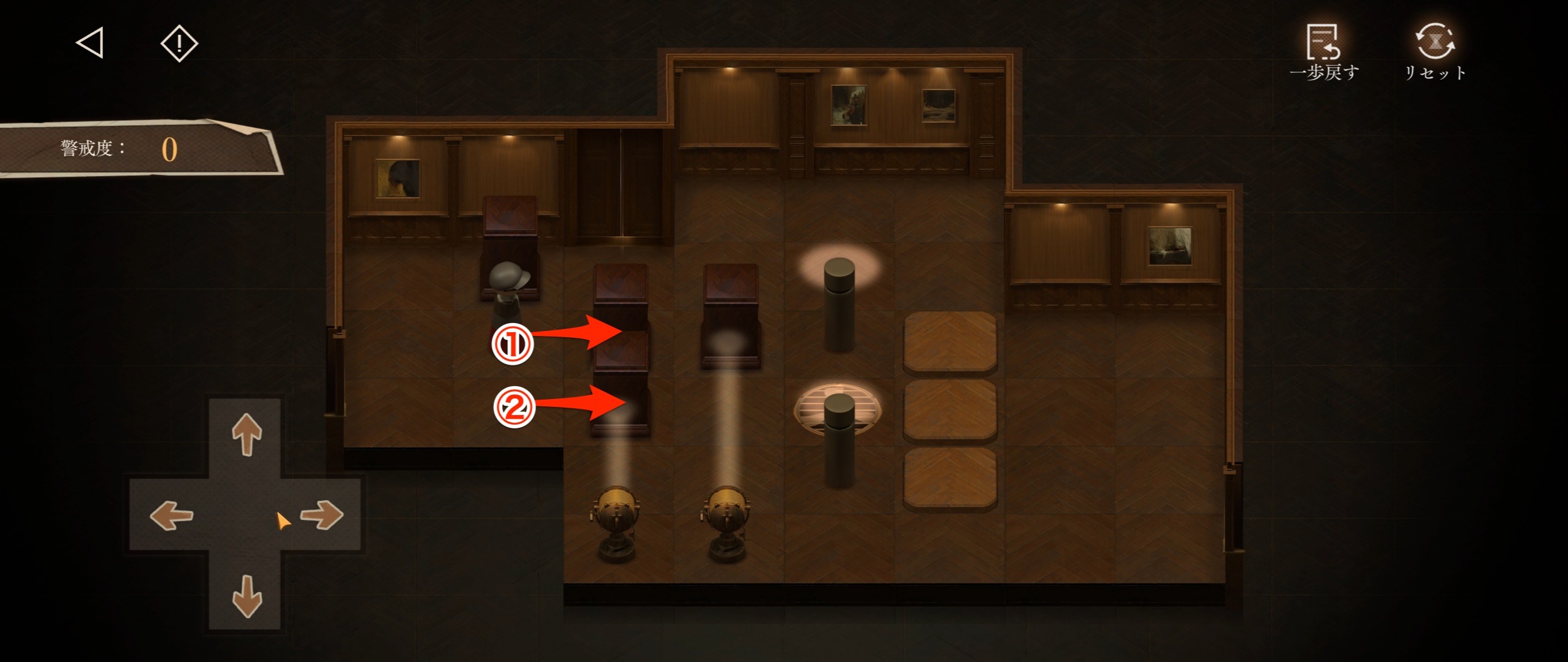Screen dimensions: 1568x662
Task: Move right using the d-pad arrow
Action: coord(323,515)
